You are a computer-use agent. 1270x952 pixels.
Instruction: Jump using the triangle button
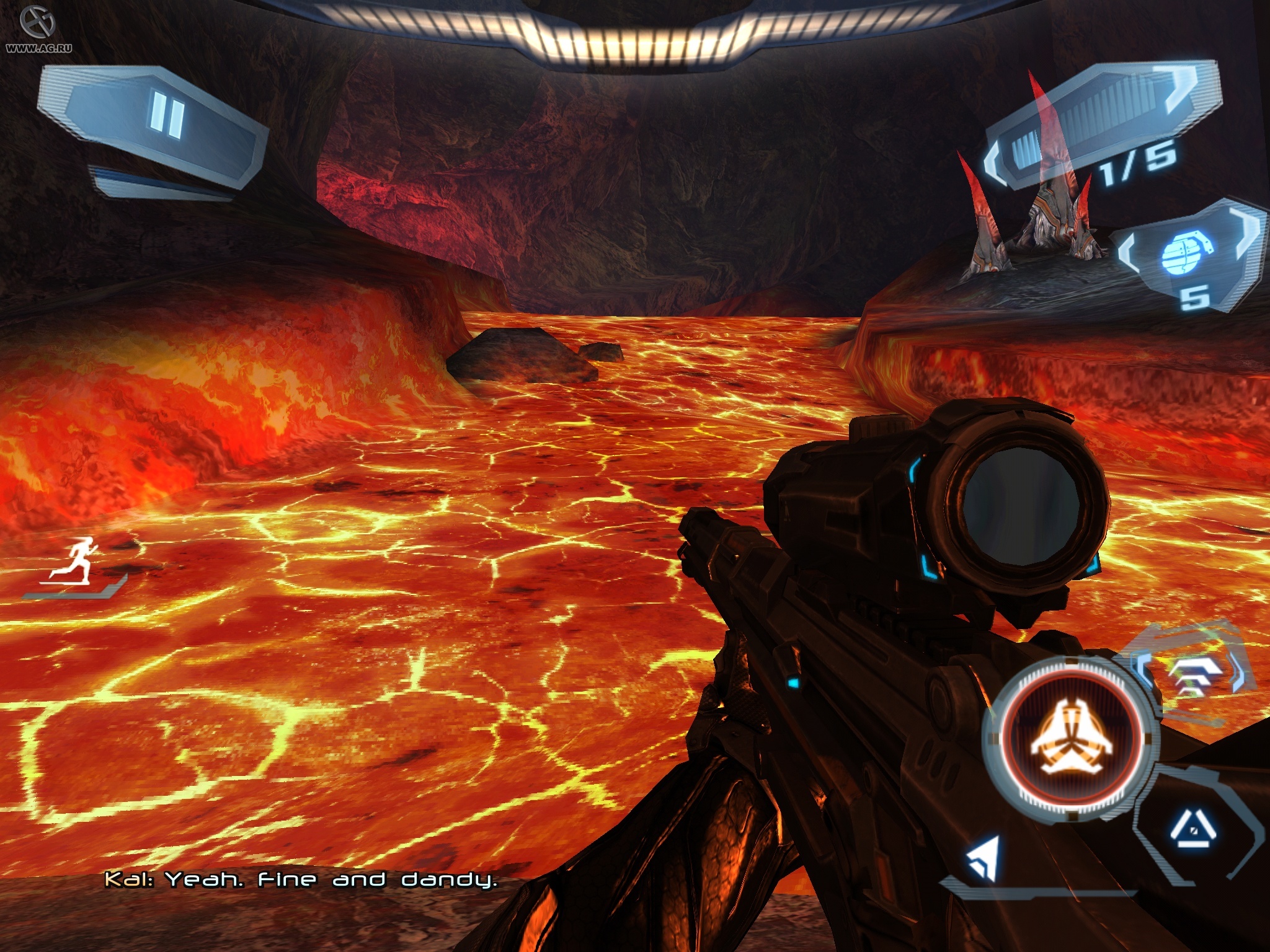point(1192,829)
